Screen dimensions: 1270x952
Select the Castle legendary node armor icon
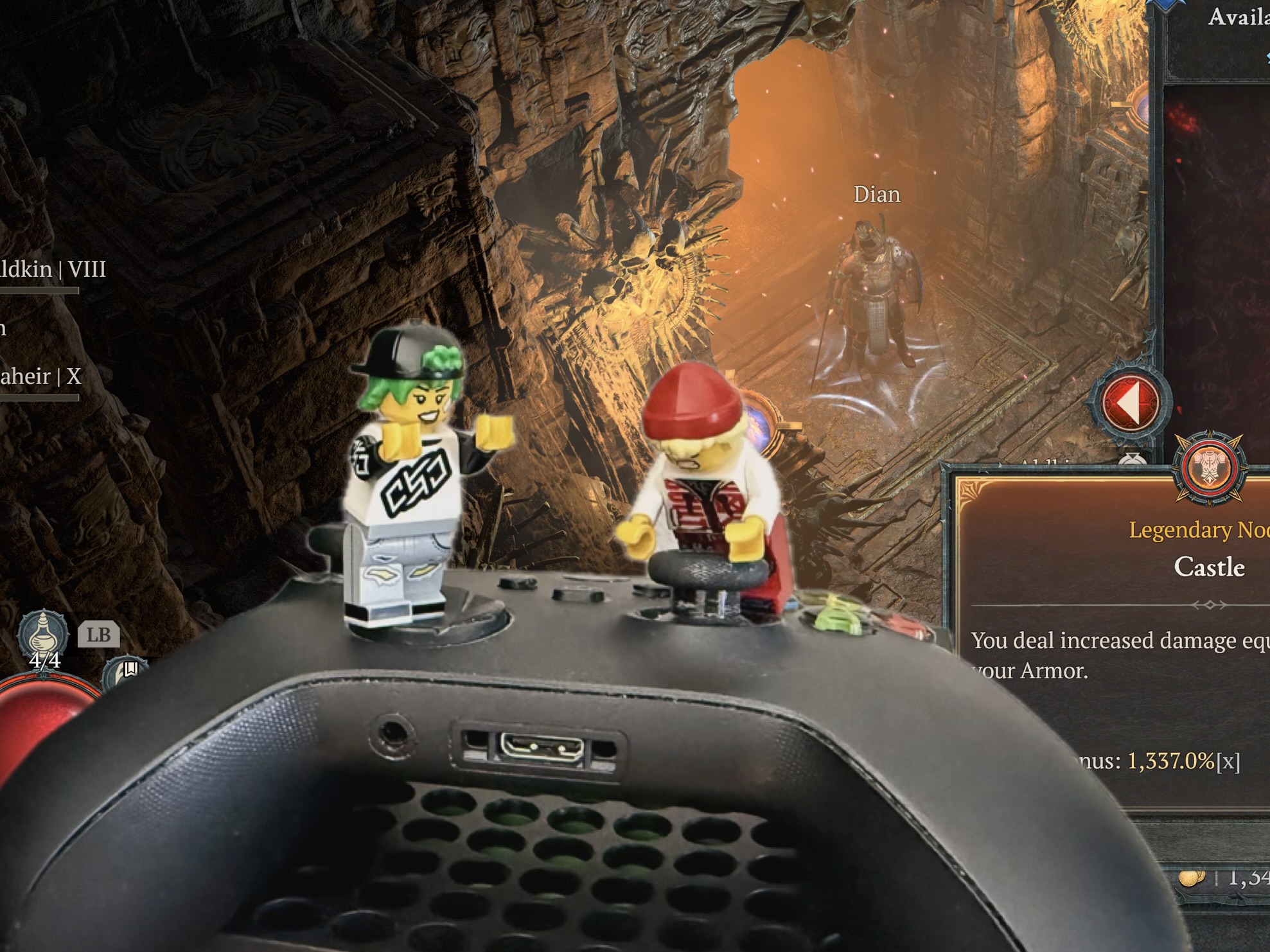pos(1209,468)
